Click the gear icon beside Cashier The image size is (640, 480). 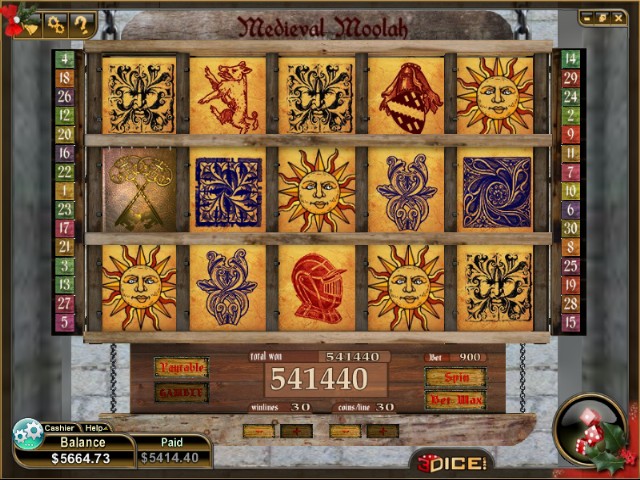27,434
